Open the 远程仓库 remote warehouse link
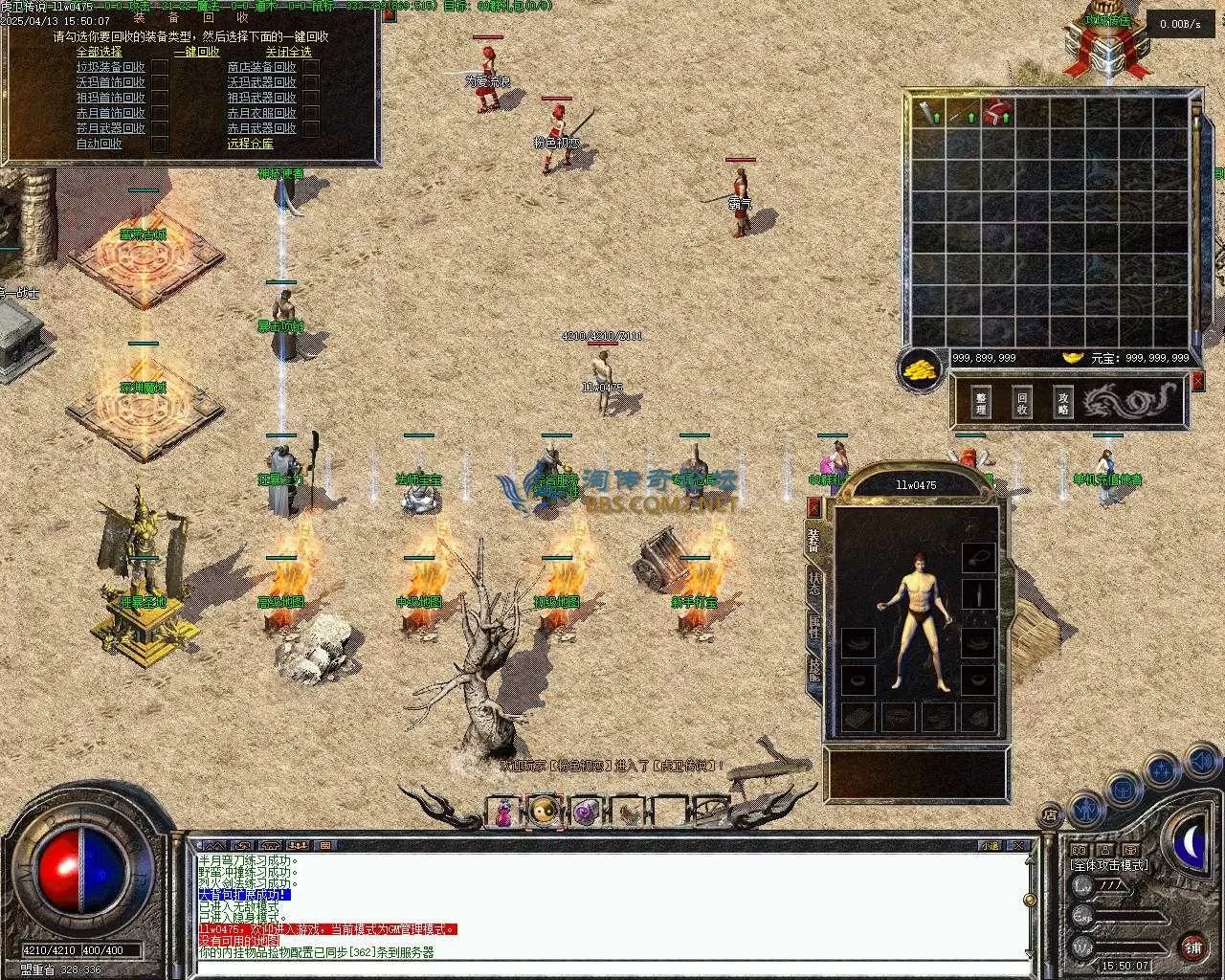 250,144
